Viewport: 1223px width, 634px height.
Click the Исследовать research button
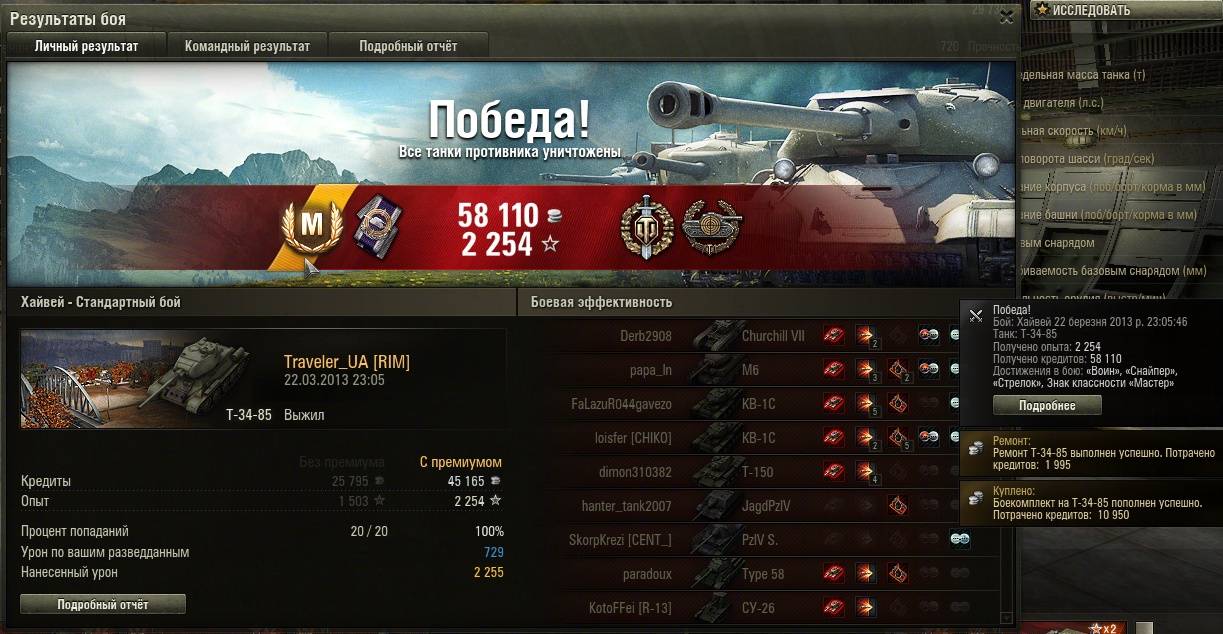click(x=1090, y=10)
